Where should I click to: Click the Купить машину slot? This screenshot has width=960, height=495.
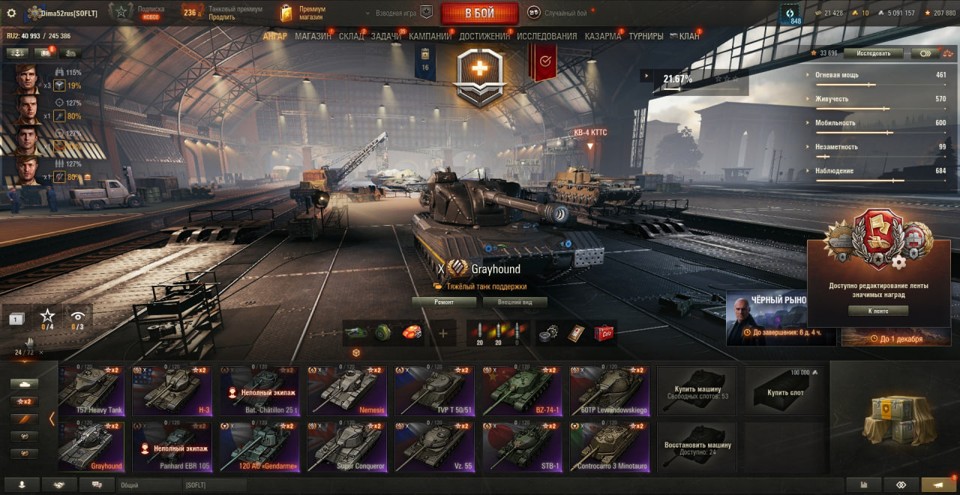pos(696,390)
